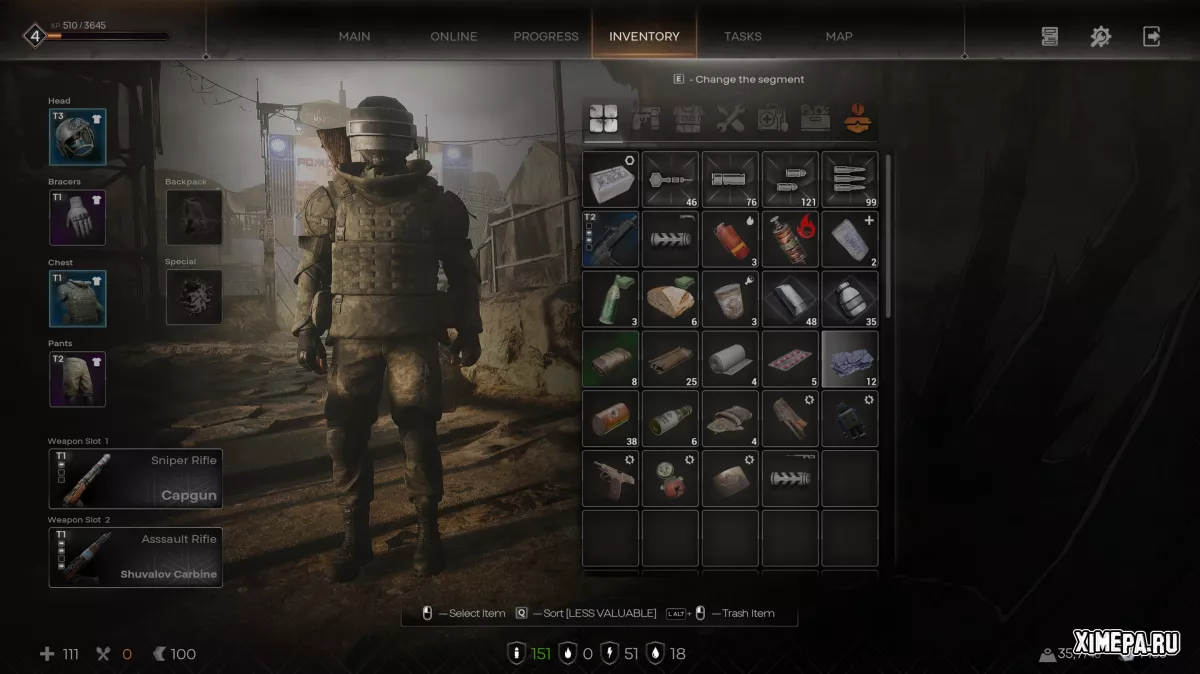Image resolution: width=1200 pixels, height=674 pixels.
Task: Show the MAP tab
Action: pyautogui.click(x=839, y=36)
